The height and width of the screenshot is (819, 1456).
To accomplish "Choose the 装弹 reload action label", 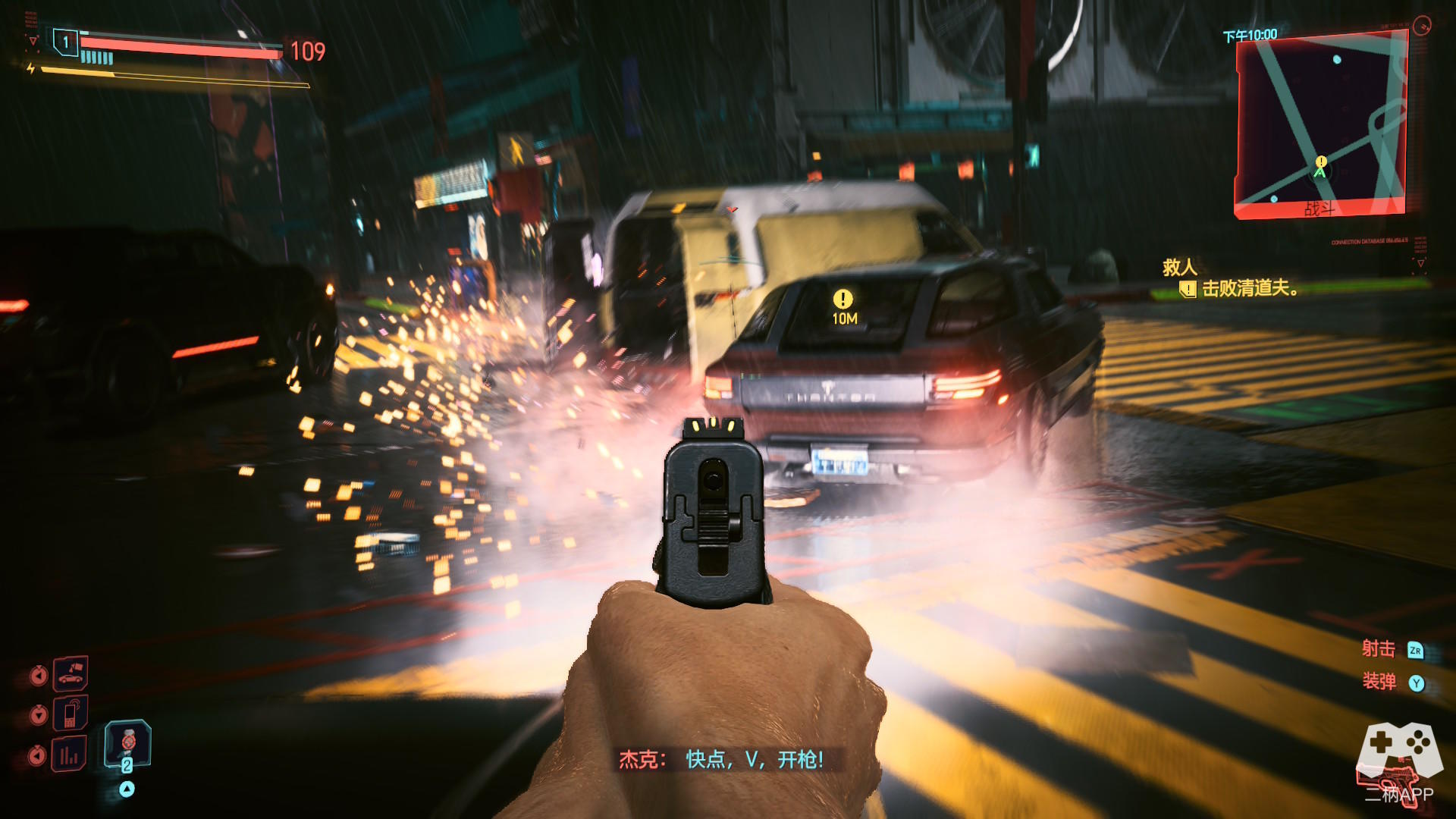I will 1379,682.
